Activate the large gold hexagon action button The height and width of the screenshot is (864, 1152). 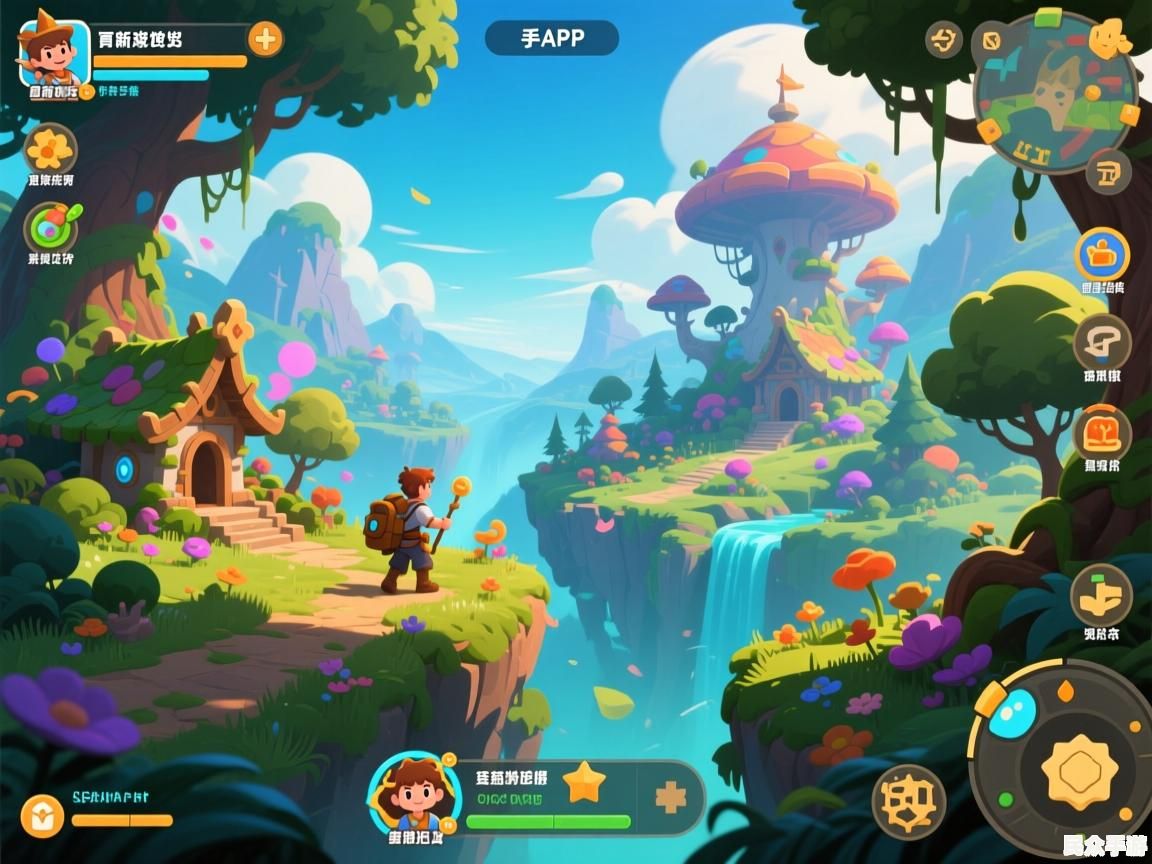[x=1079, y=771]
